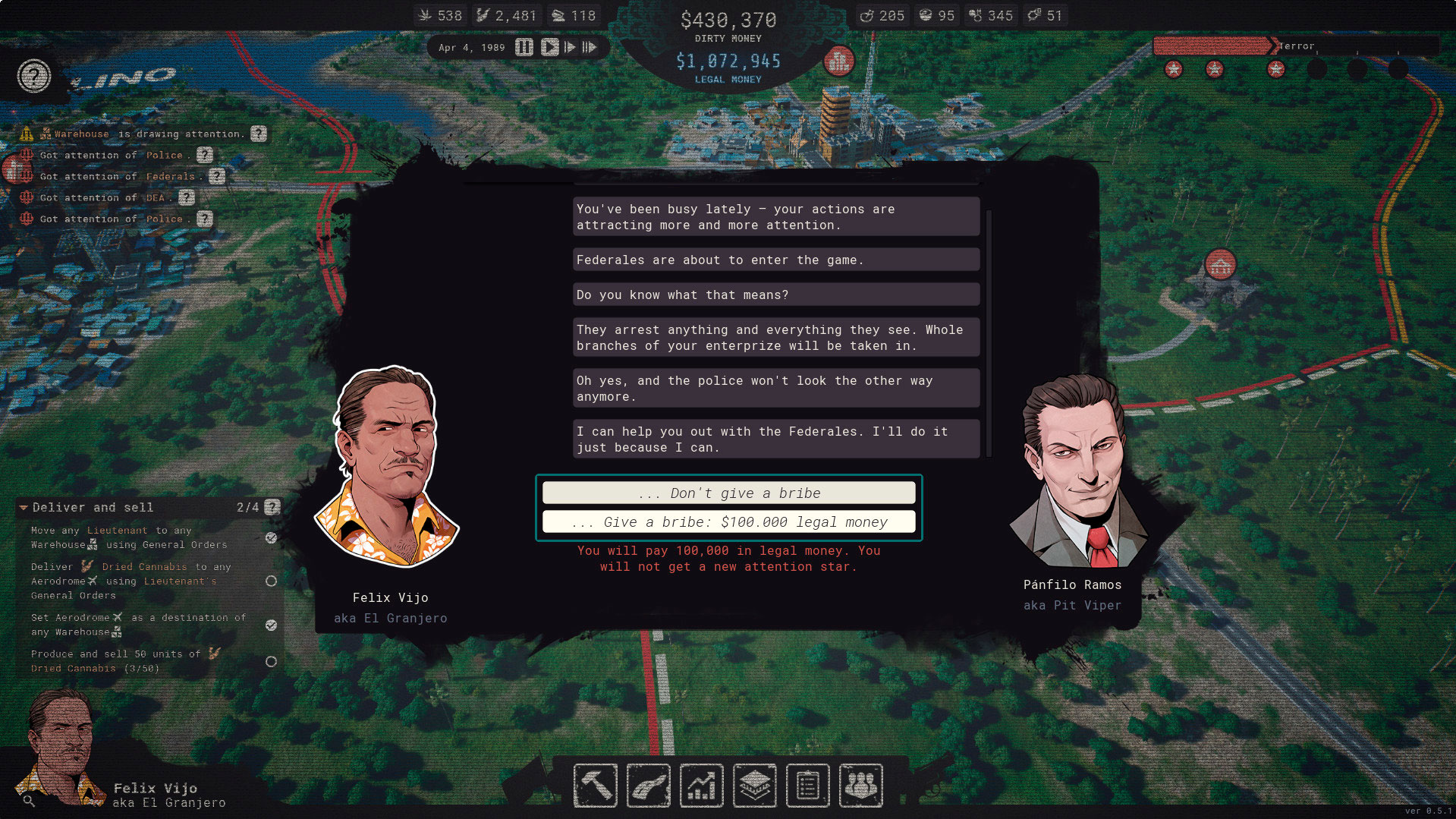Click the red building icon beside legal money

click(839, 61)
